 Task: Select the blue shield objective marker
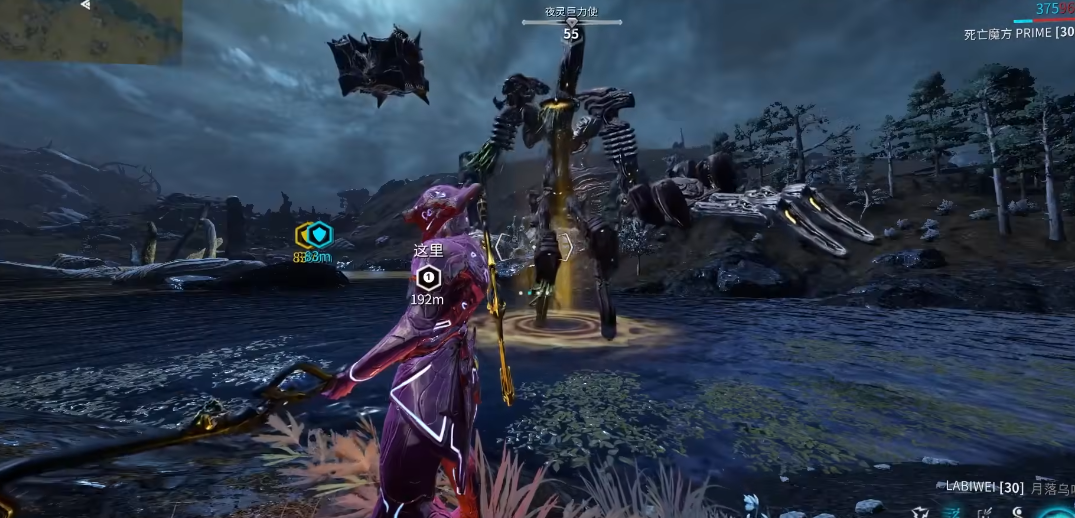[x=319, y=235]
